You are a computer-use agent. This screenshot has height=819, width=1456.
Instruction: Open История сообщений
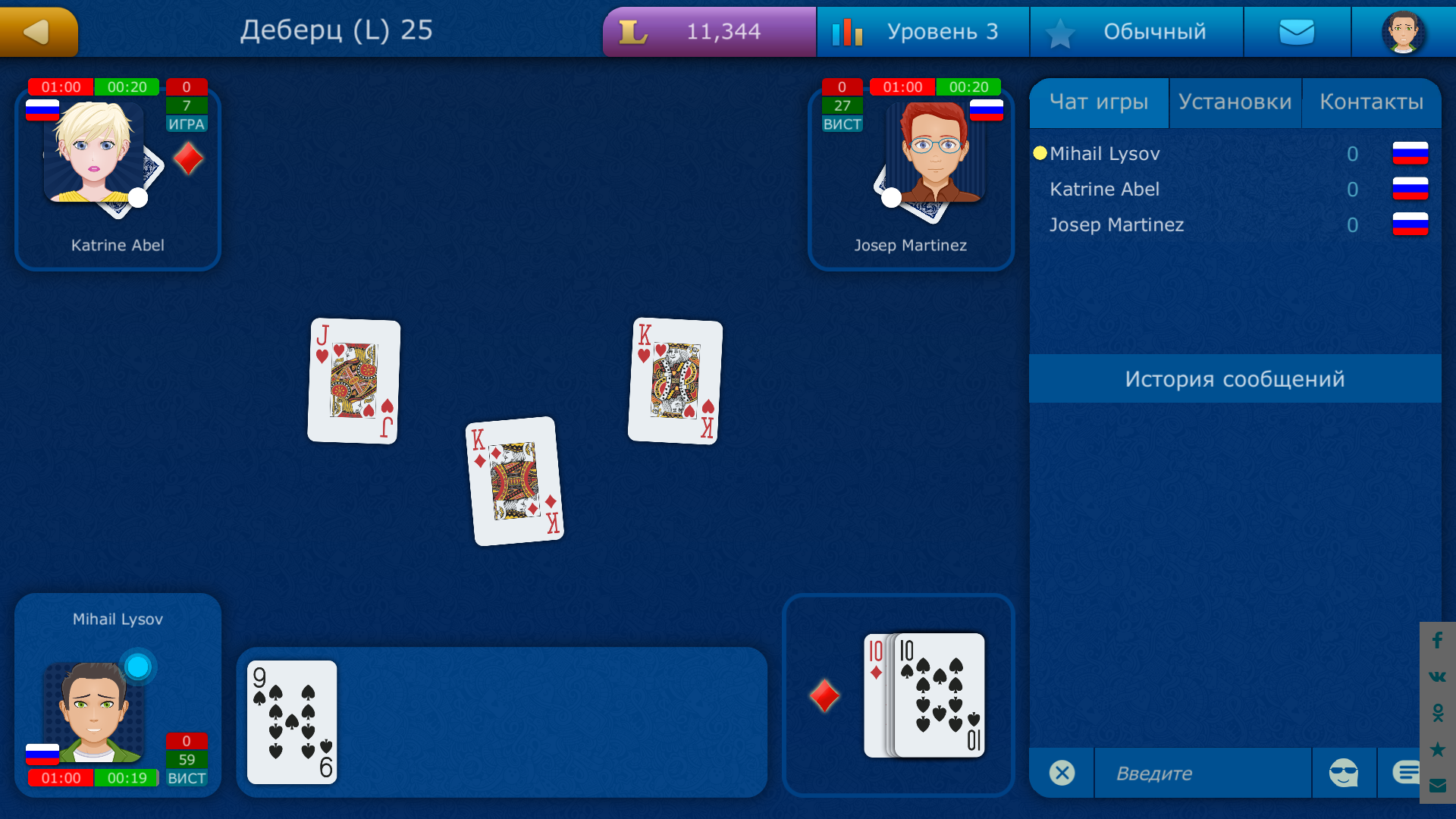tap(1235, 379)
